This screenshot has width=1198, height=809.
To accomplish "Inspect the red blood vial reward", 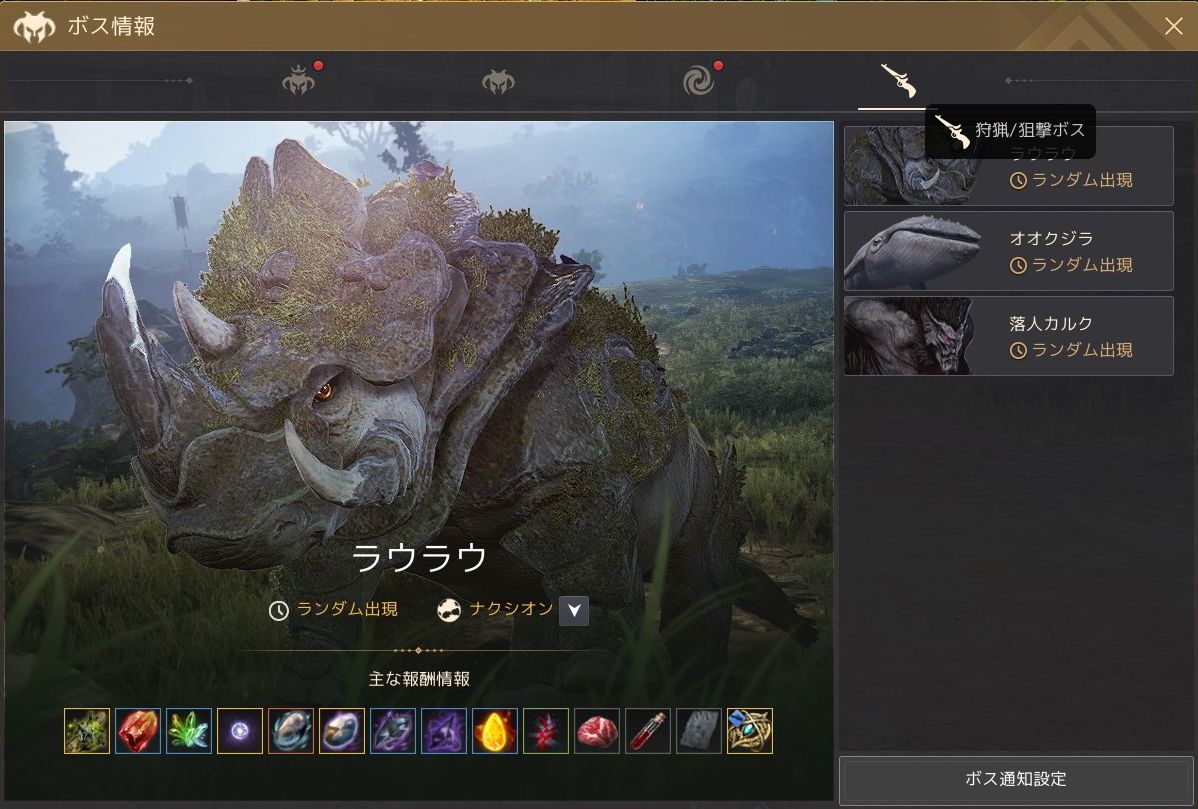I will (648, 731).
